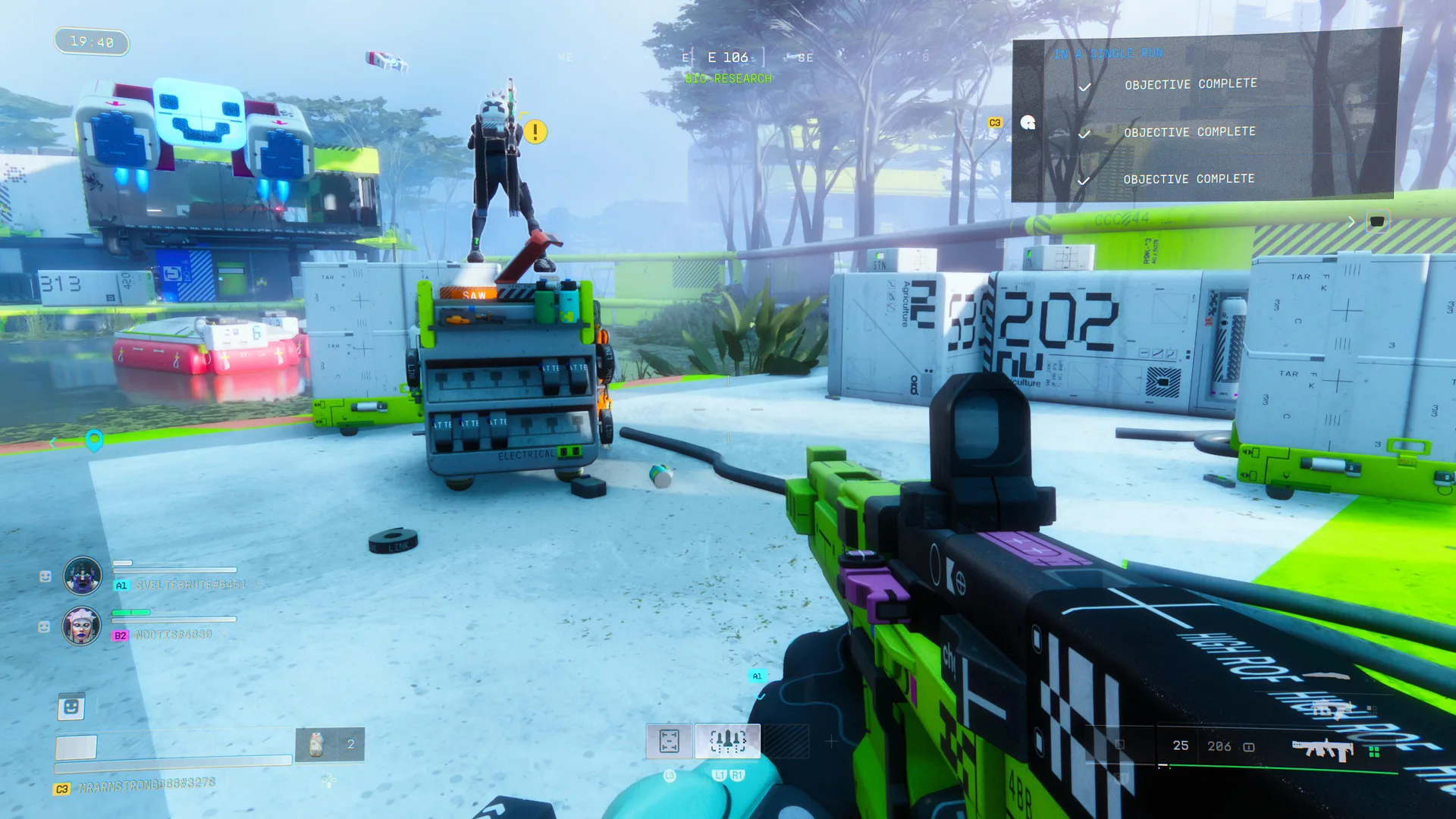The height and width of the screenshot is (819, 1456).
Task: Click the faction logo beside objectives
Action: [x=1028, y=123]
